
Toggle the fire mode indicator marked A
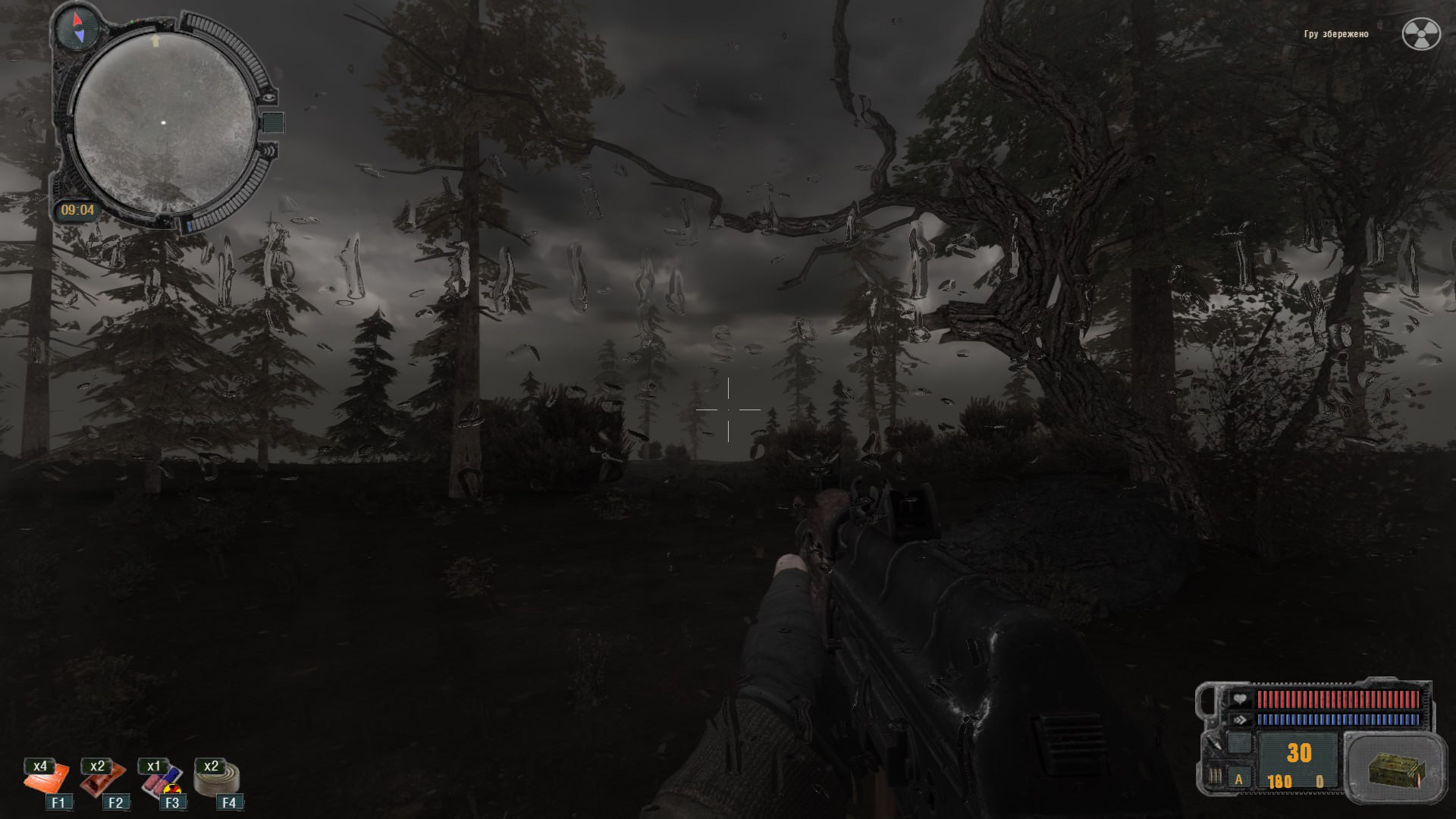coord(1239,779)
